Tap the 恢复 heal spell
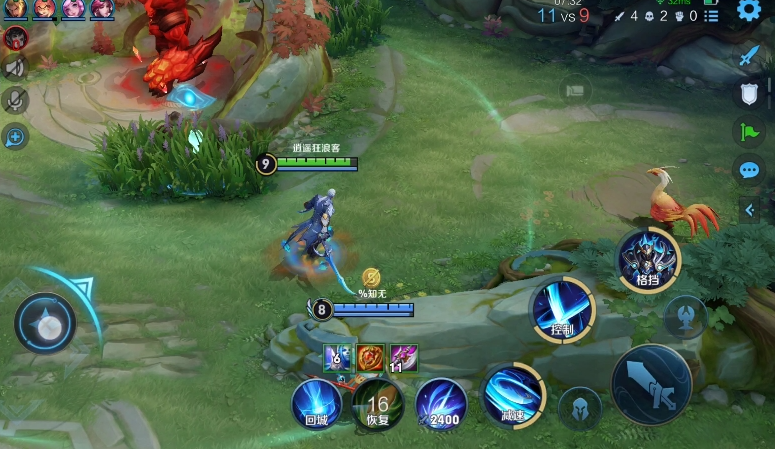This screenshot has height=449, width=775. tap(377, 404)
